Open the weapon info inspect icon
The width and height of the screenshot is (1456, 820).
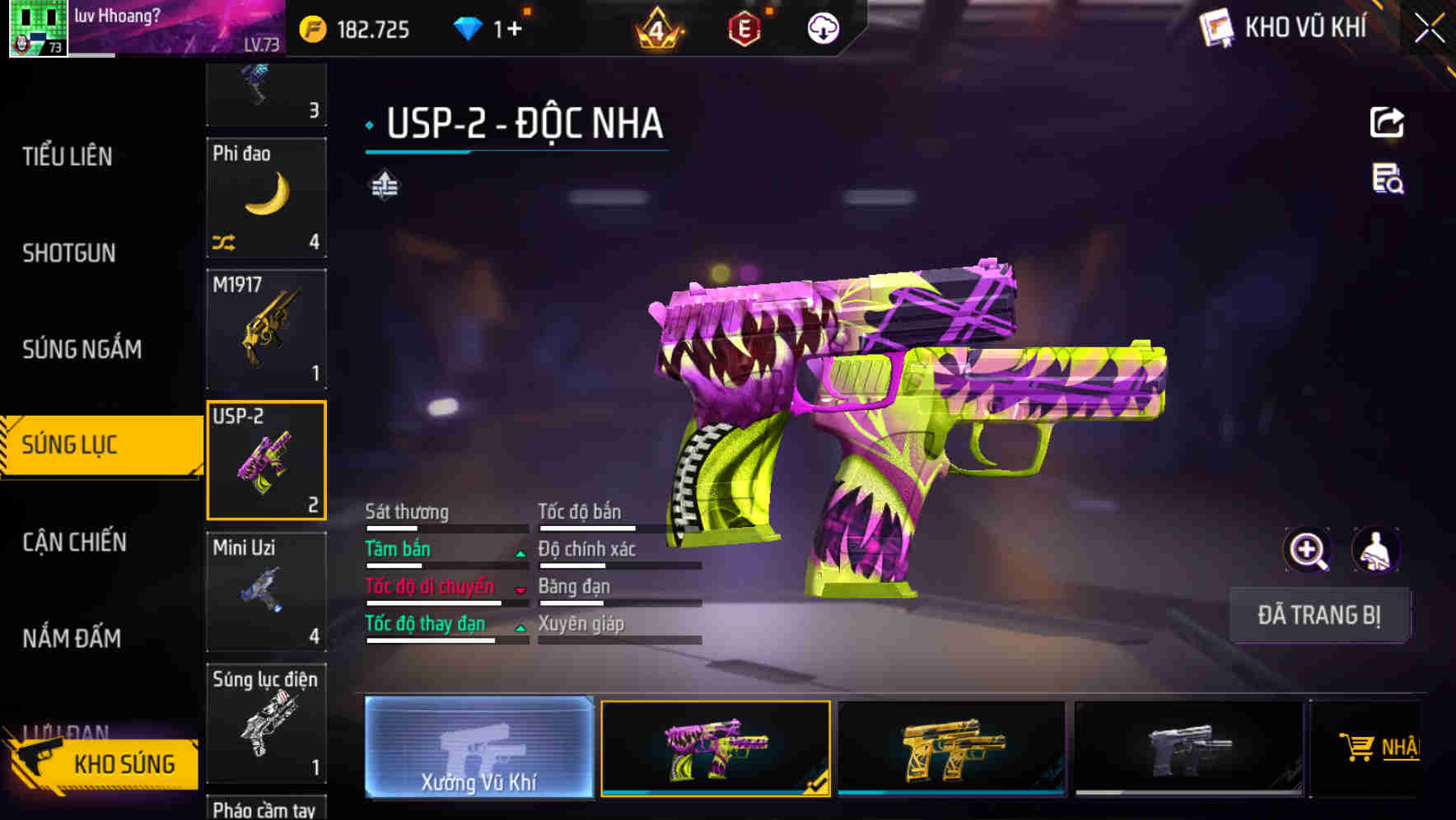(x=1388, y=183)
